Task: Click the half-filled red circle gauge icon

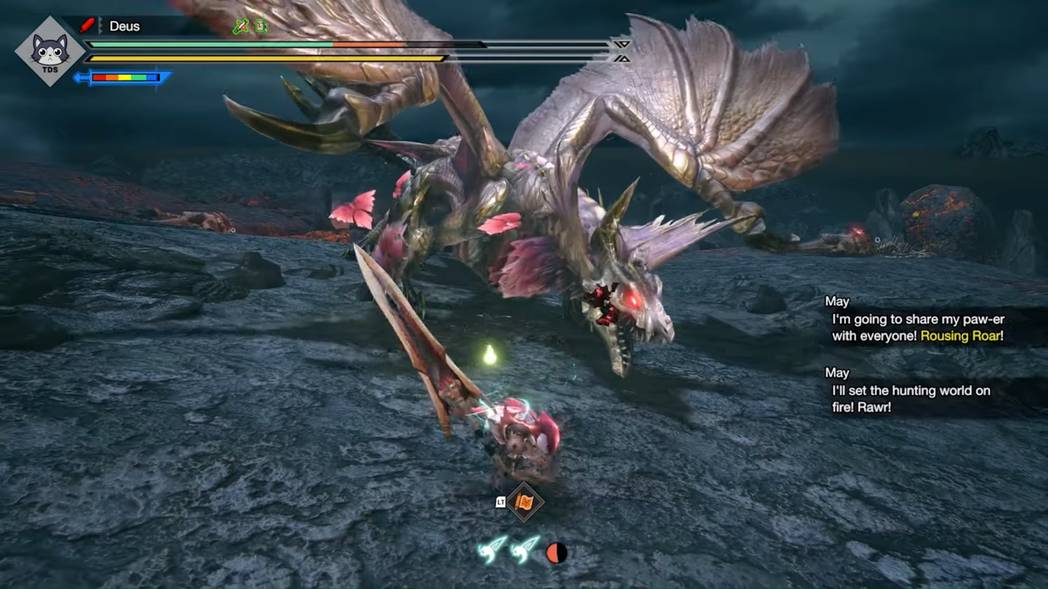Action: pyautogui.click(x=557, y=552)
